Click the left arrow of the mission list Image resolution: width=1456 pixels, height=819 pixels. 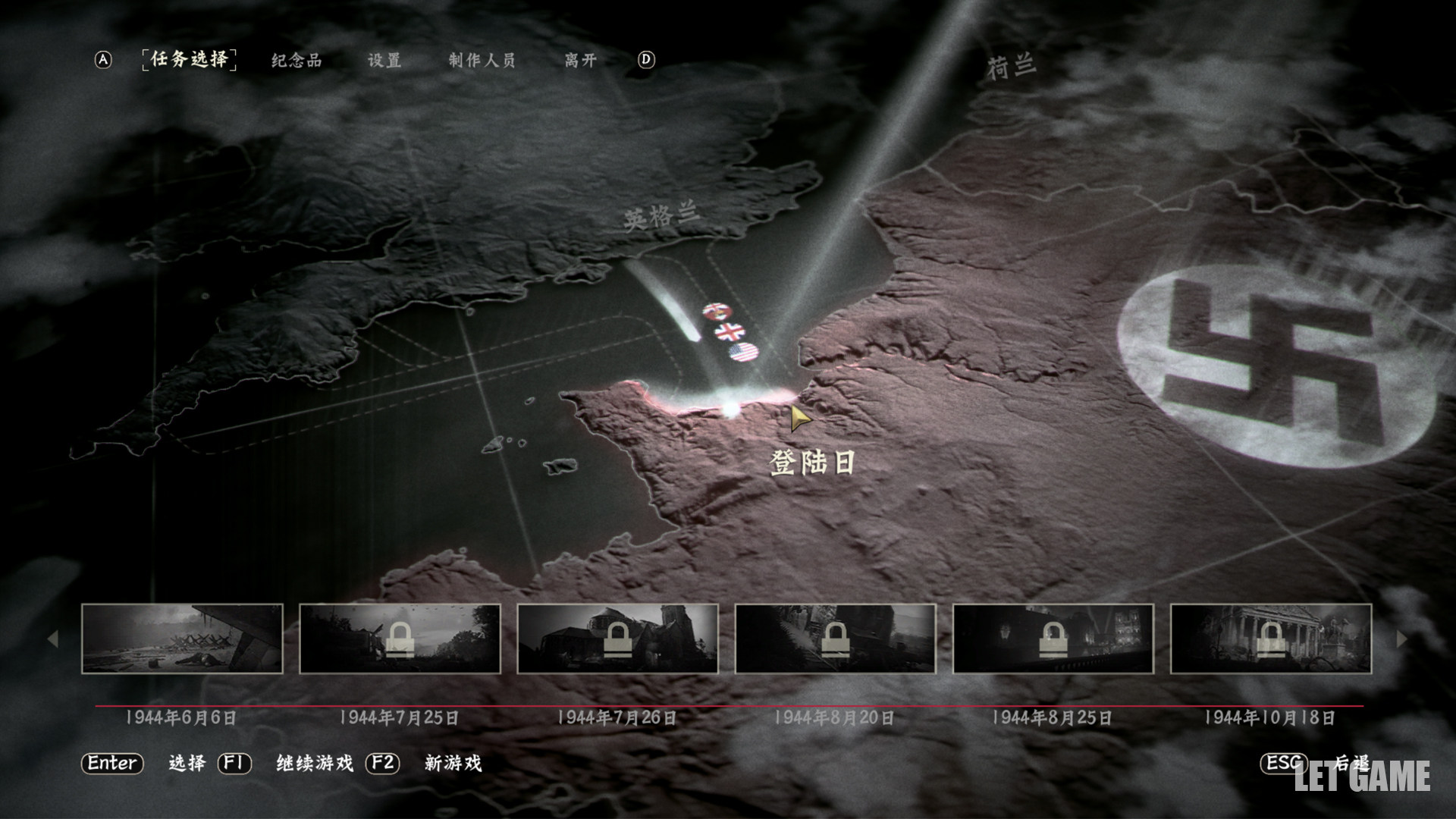tap(52, 639)
